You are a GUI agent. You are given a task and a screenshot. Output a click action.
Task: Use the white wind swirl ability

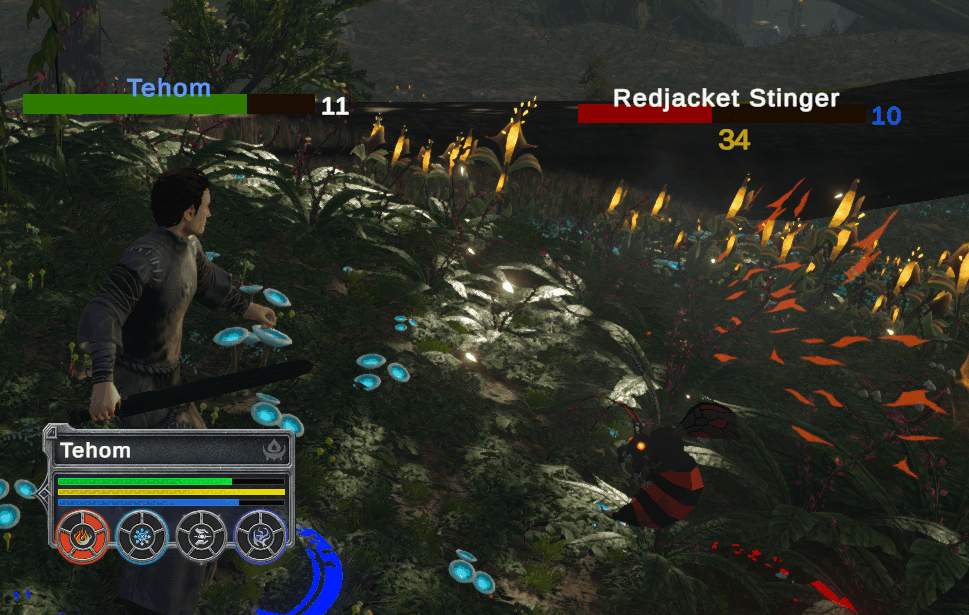point(201,536)
